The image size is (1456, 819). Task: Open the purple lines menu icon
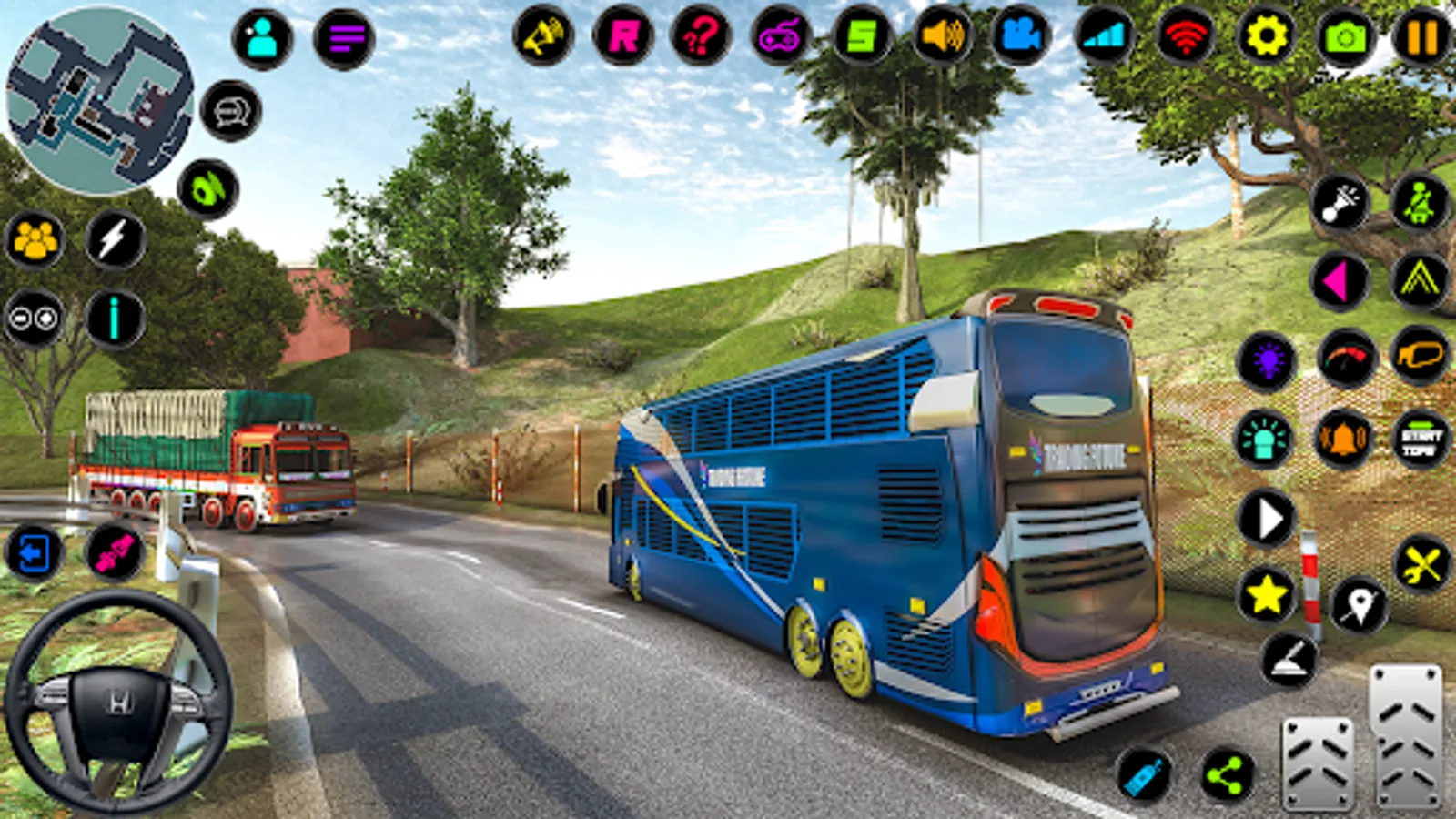(x=344, y=38)
